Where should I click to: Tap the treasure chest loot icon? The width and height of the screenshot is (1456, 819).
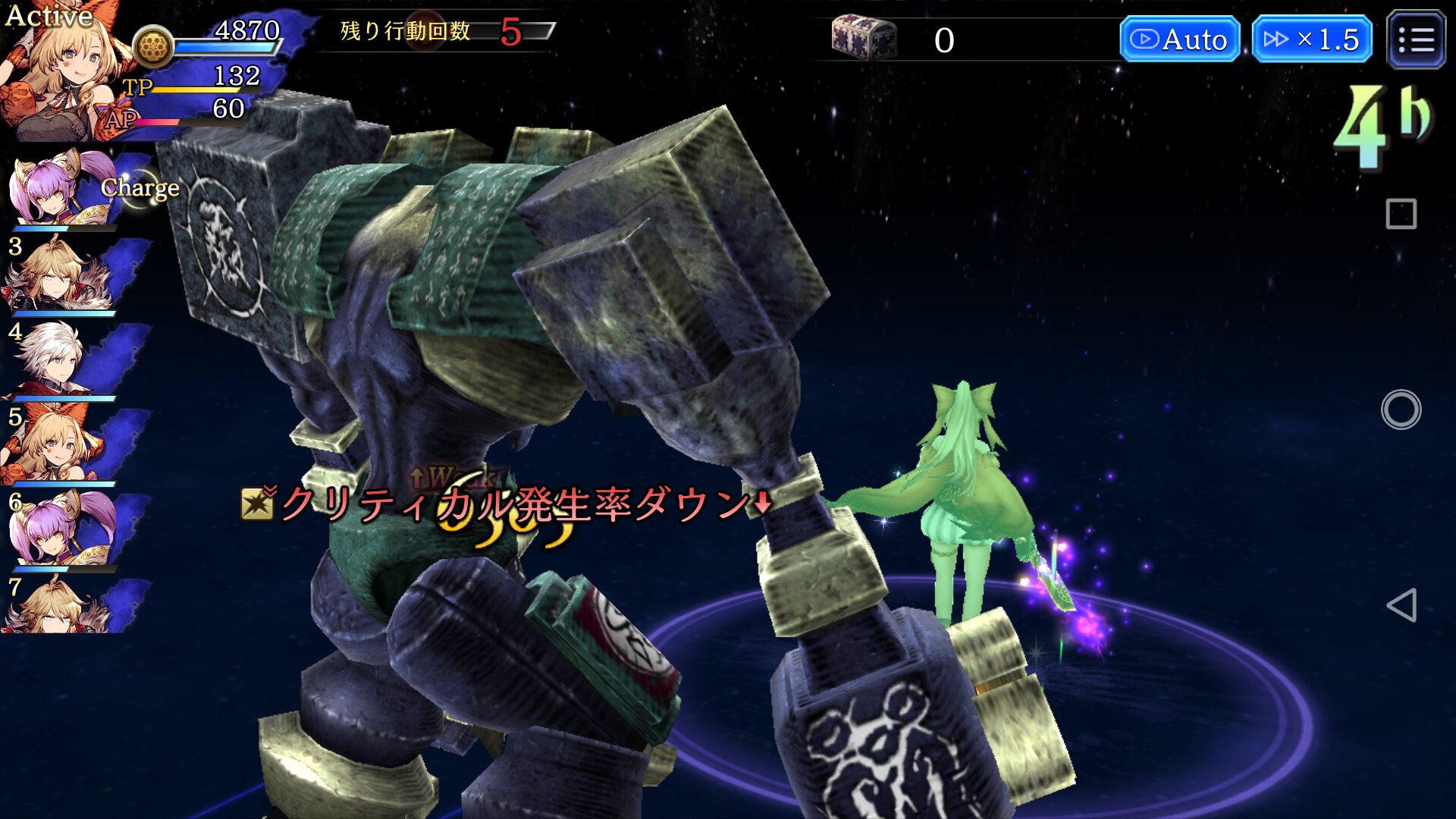863,38
